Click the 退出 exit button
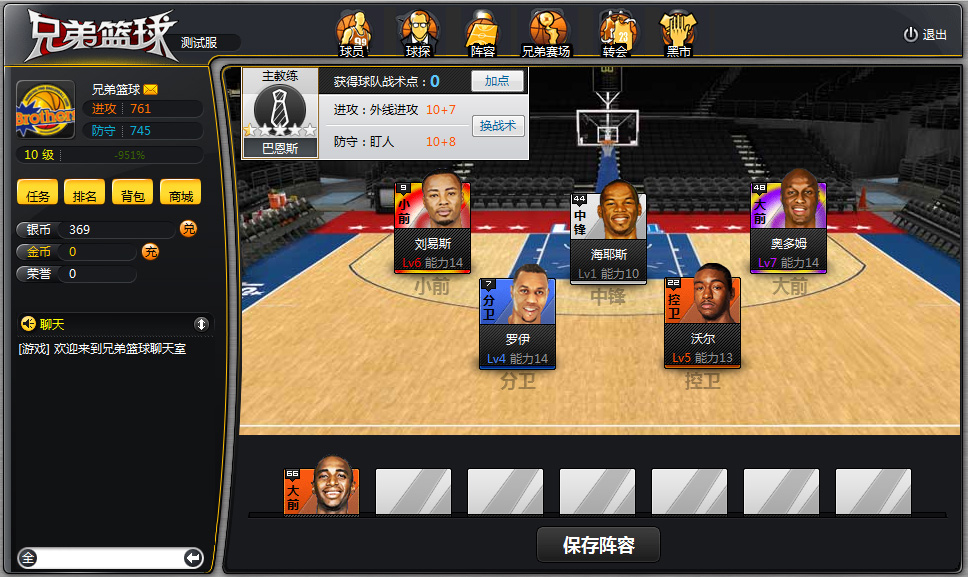The width and height of the screenshot is (968, 577). [x=925, y=34]
